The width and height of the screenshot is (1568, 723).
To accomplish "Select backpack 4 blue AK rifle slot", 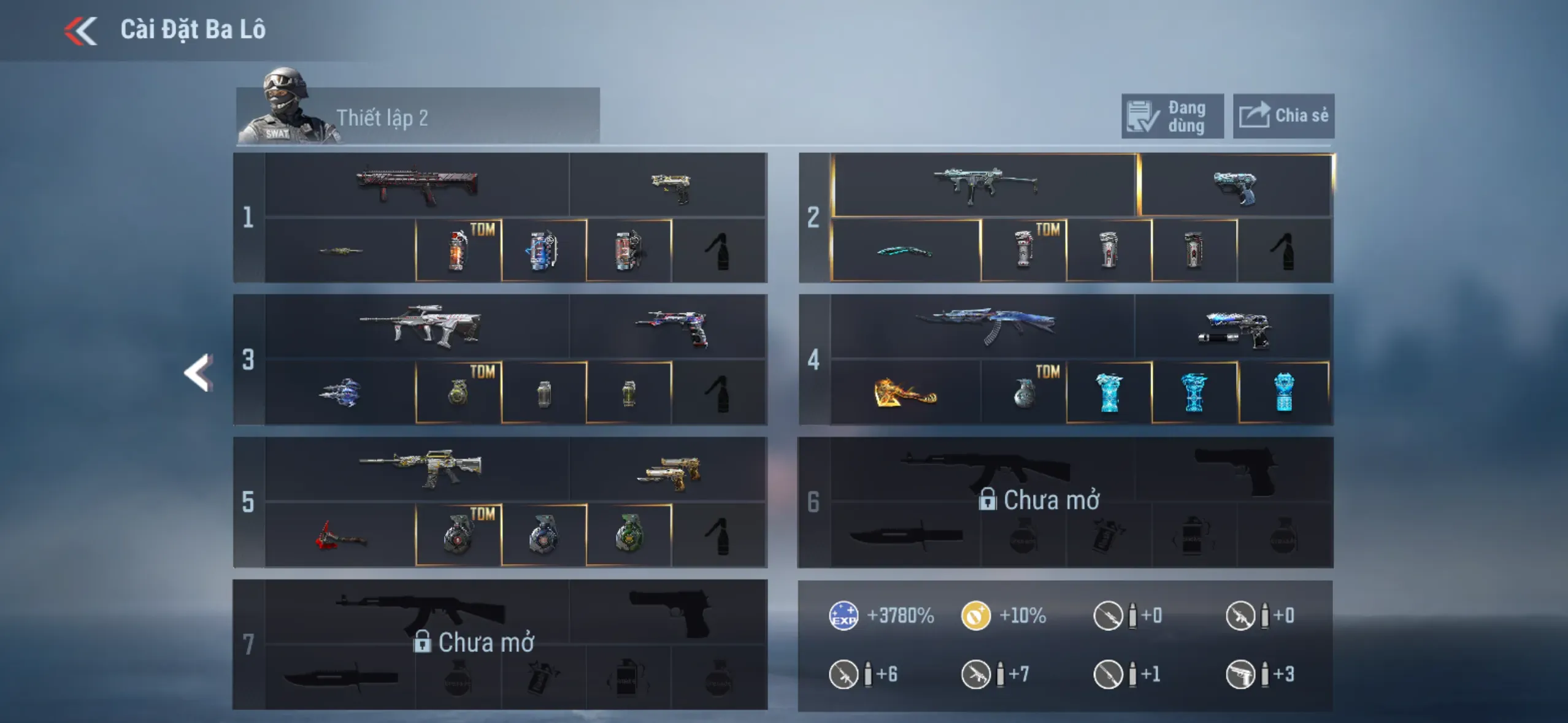I will pos(983,327).
